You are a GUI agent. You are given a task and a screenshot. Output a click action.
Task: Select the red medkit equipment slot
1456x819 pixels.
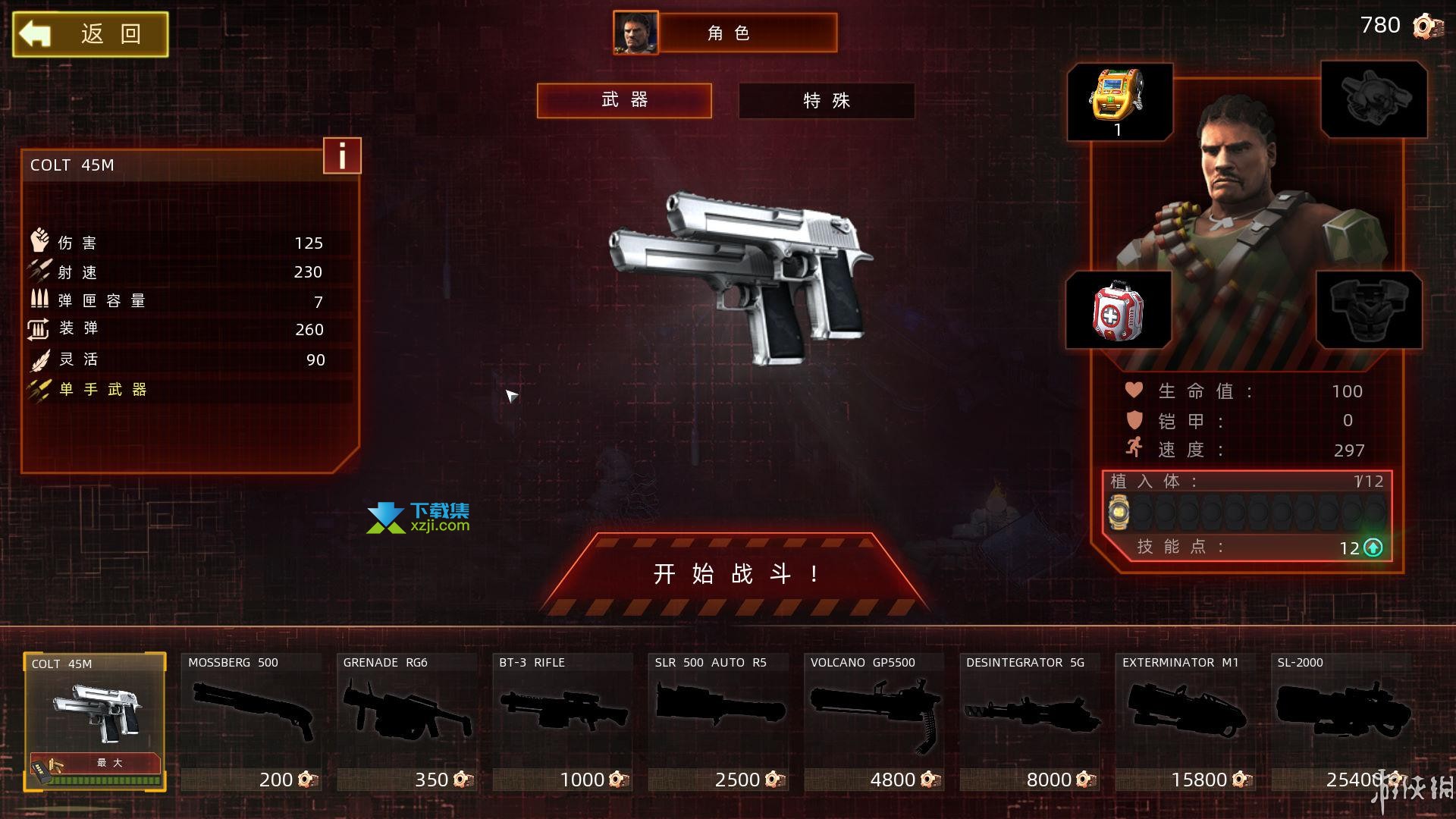pos(1118,310)
